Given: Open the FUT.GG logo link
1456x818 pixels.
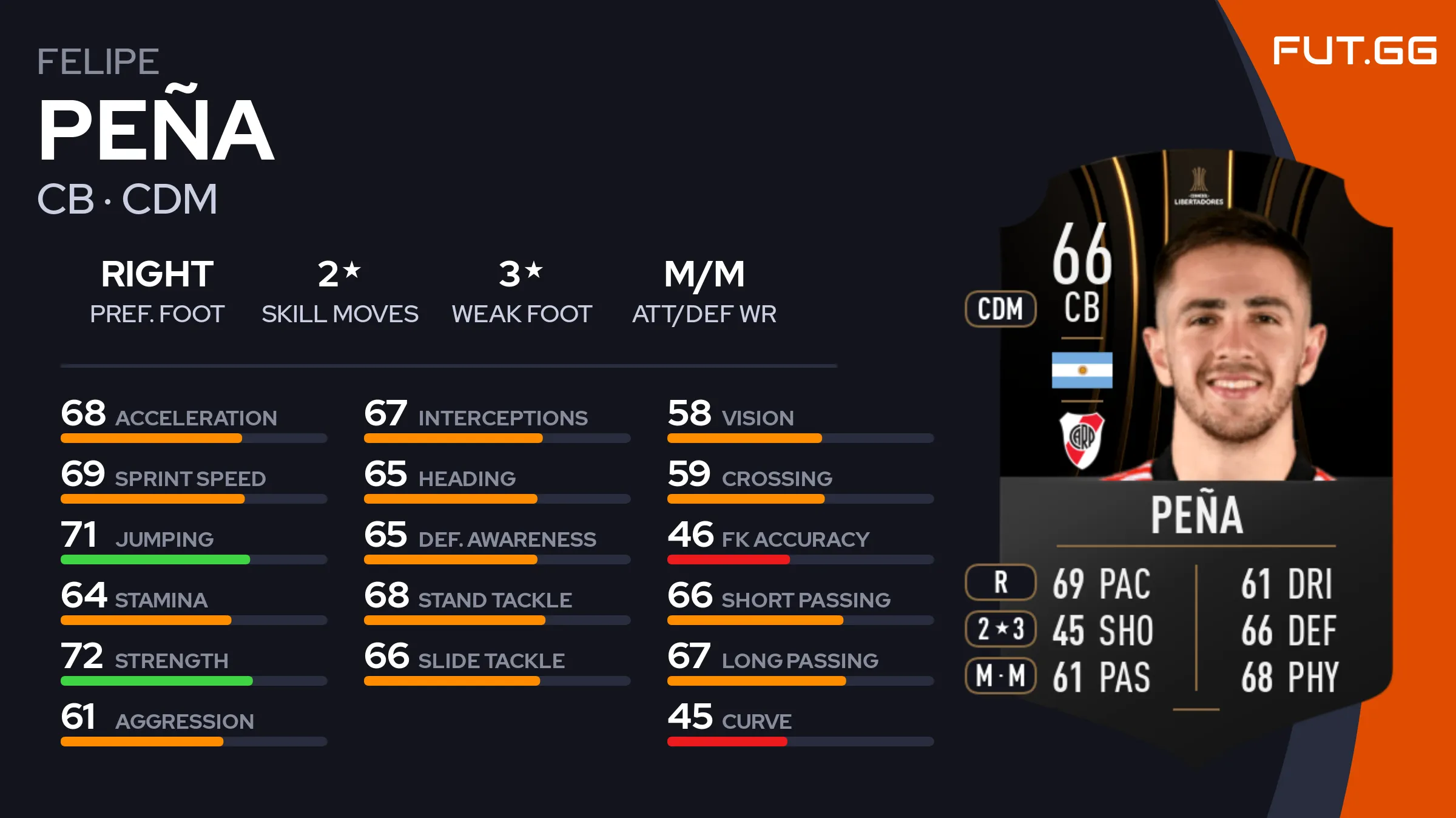Looking at the screenshot, I should [x=1354, y=50].
